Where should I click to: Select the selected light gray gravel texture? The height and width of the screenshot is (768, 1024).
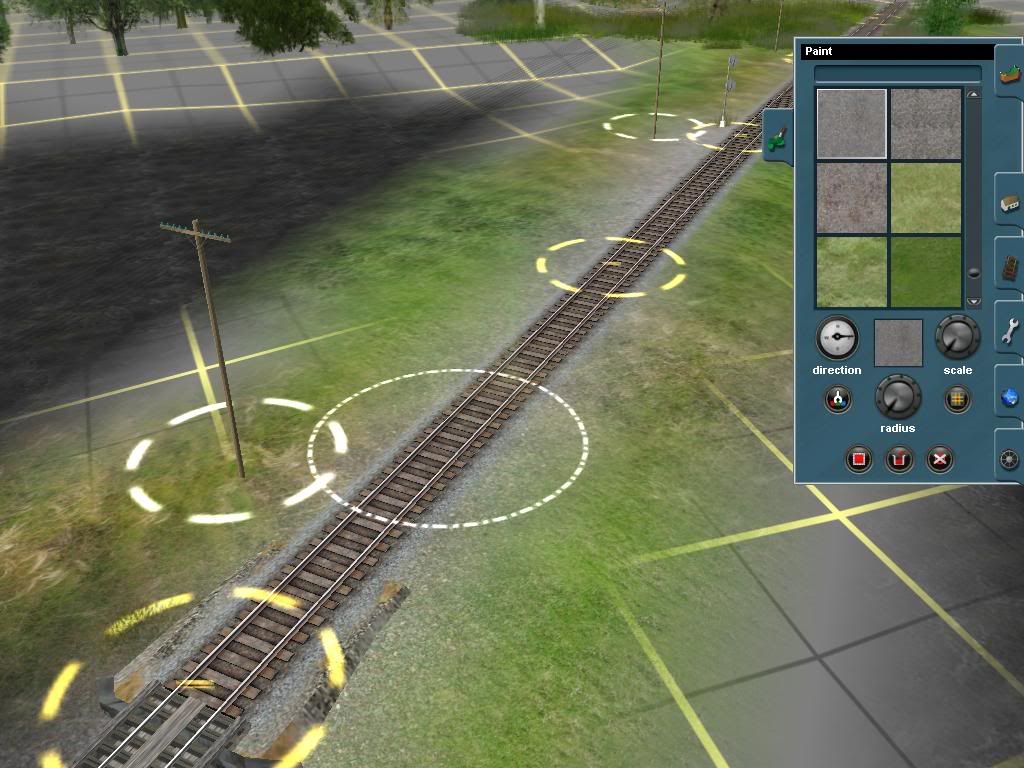point(851,123)
